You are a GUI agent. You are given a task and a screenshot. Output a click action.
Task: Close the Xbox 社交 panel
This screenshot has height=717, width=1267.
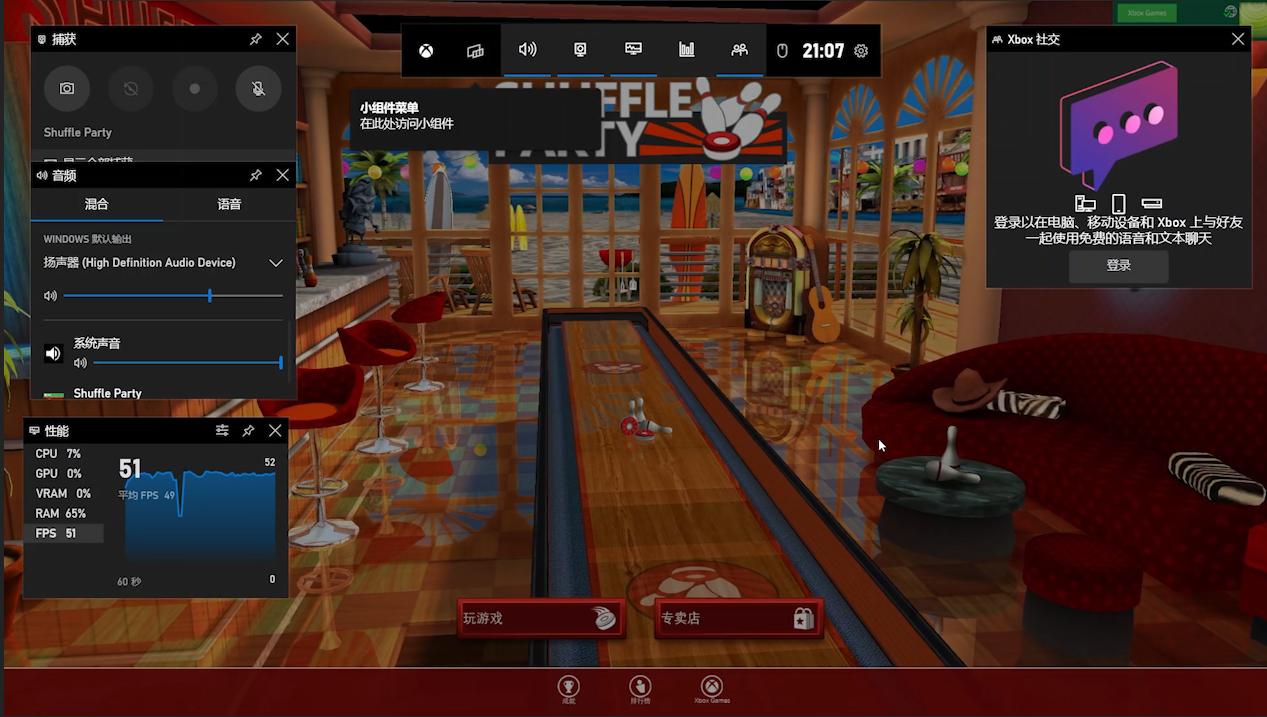1238,39
